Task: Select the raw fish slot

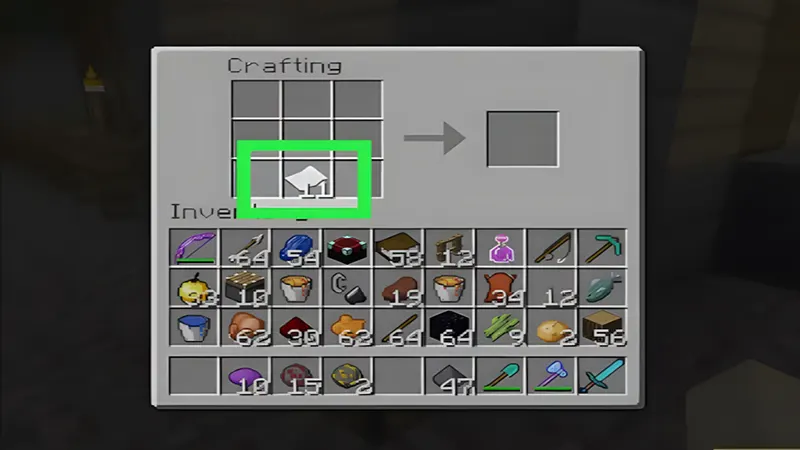Action: coord(603,289)
